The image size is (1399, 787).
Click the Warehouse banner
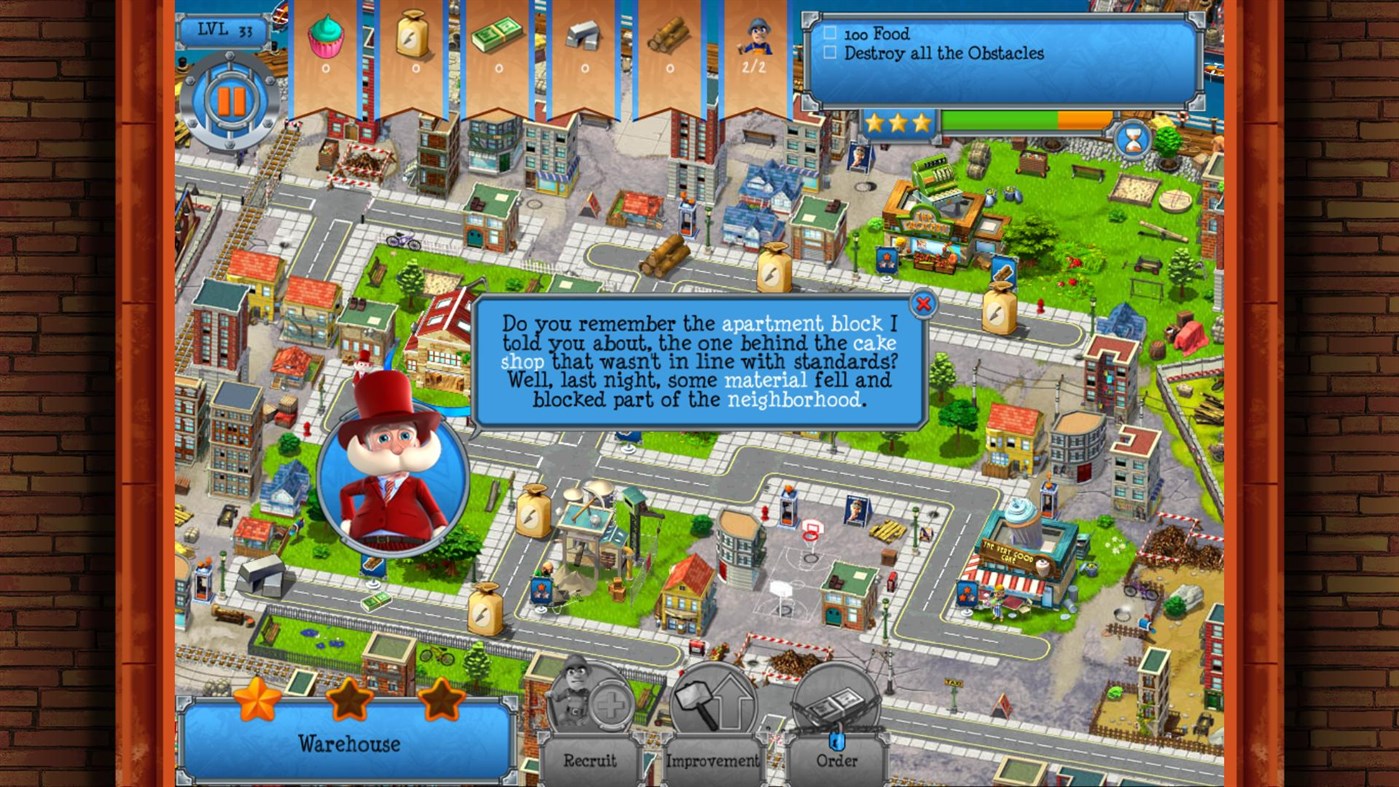(347, 744)
